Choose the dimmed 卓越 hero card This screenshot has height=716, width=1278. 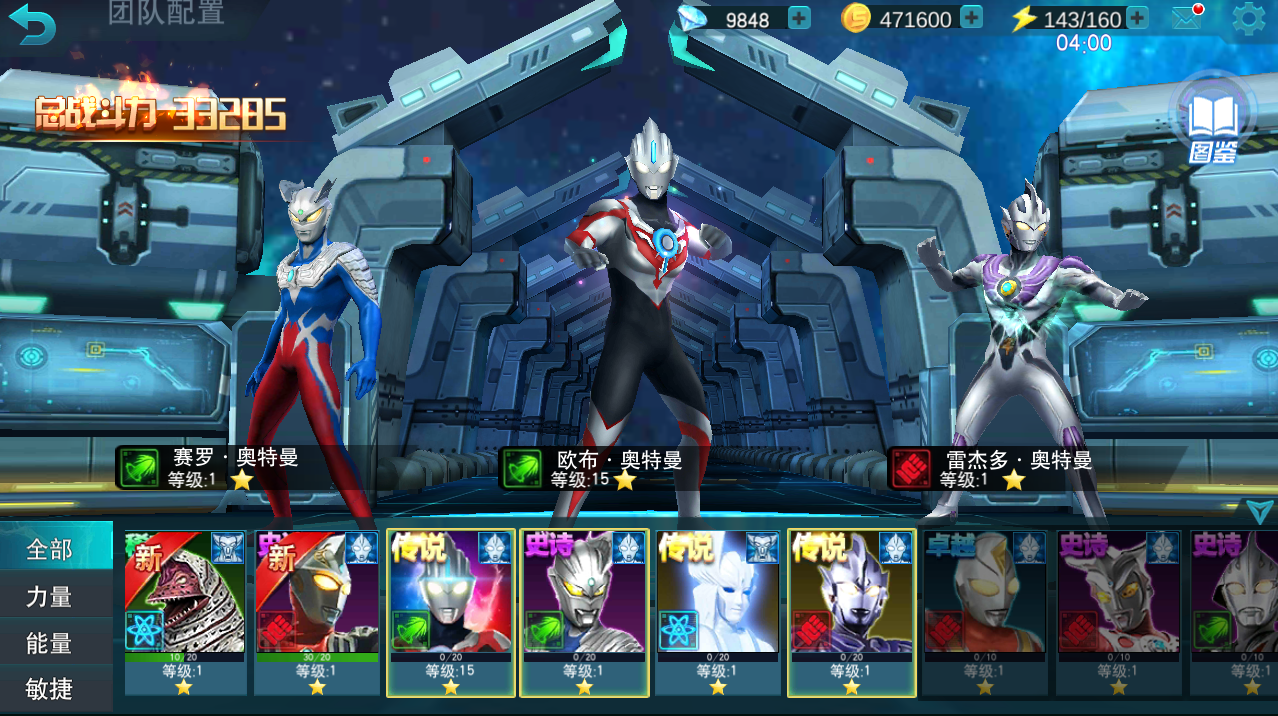(x=984, y=610)
